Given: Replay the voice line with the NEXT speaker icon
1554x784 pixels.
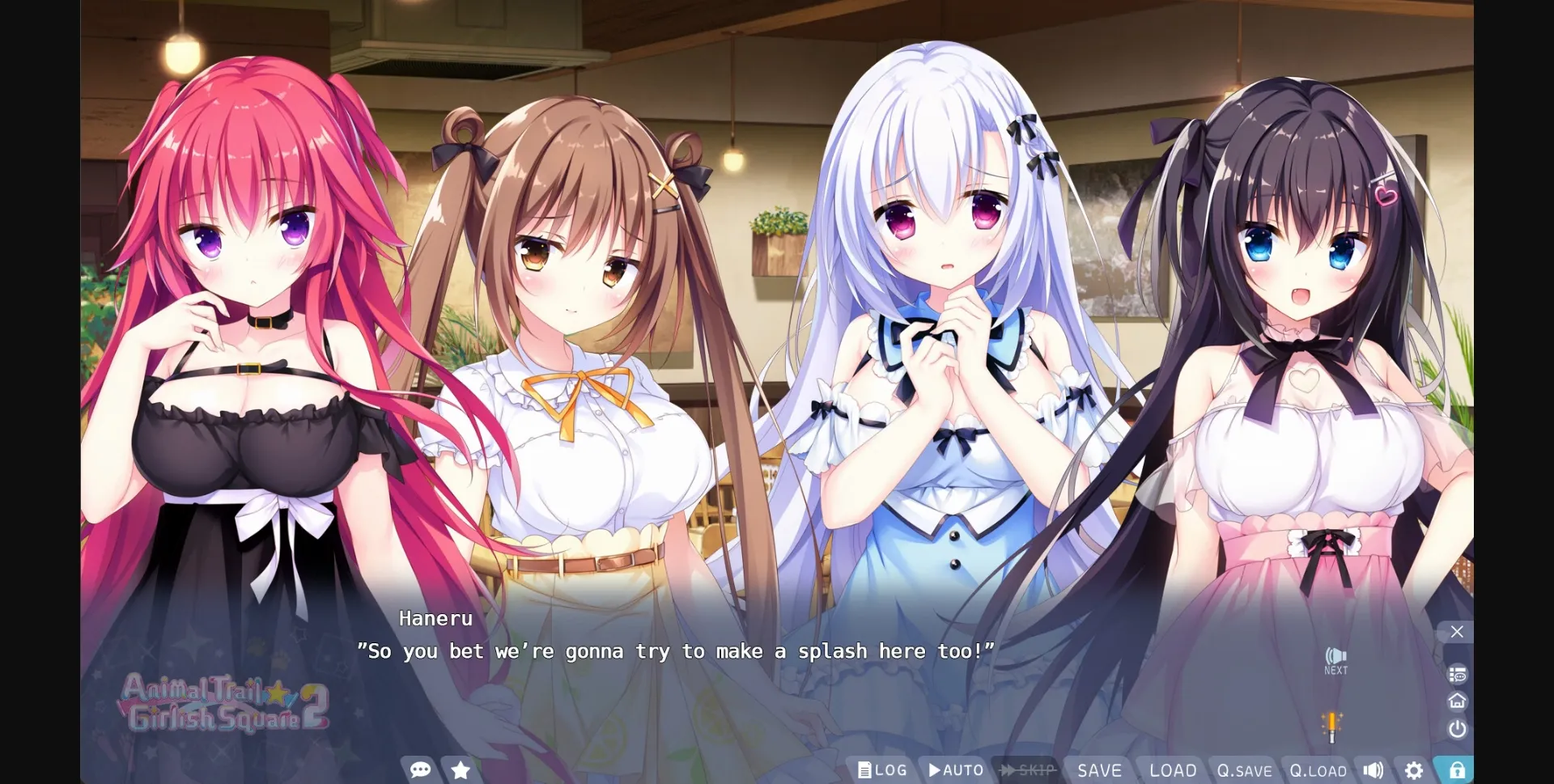Looking at the screenshot, I should click(x=1335, y=657).
